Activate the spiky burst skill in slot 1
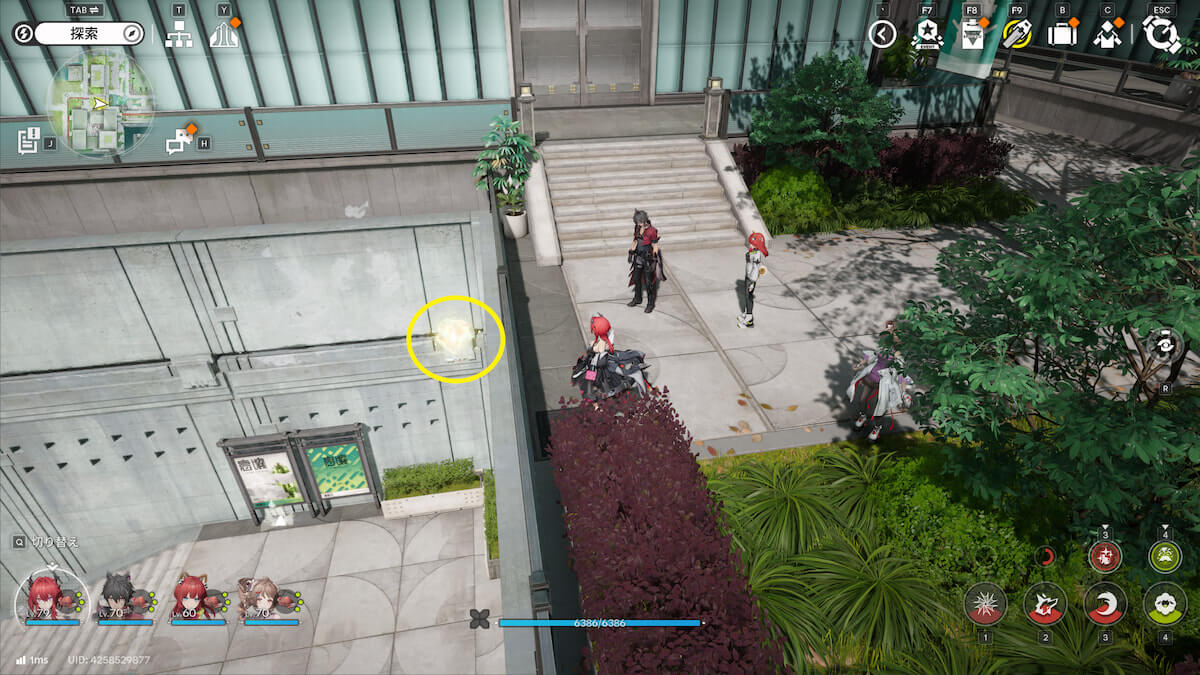 pyautogui.click(x=985, y=604)
